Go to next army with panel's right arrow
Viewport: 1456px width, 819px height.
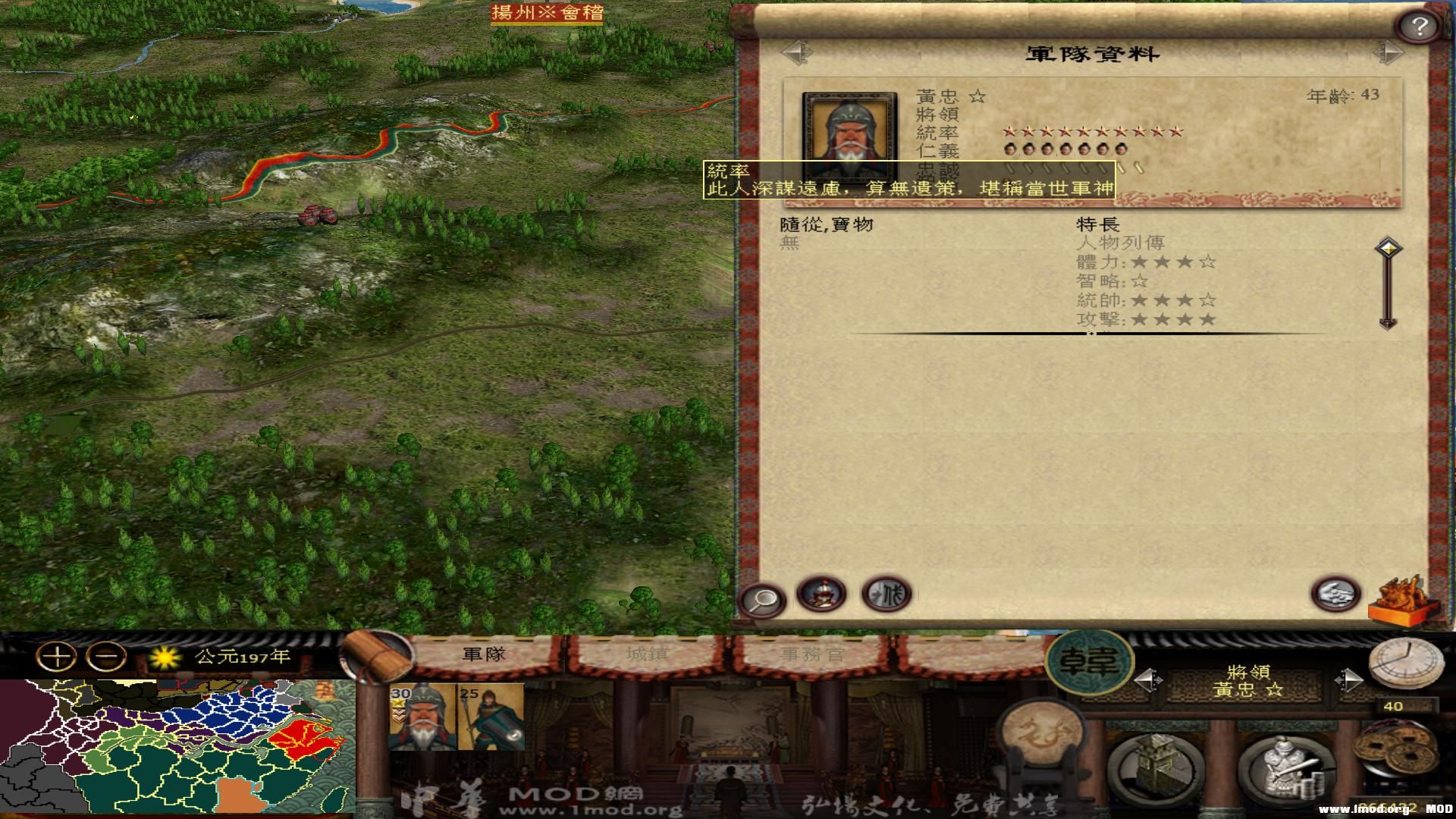pos(1388,53)
